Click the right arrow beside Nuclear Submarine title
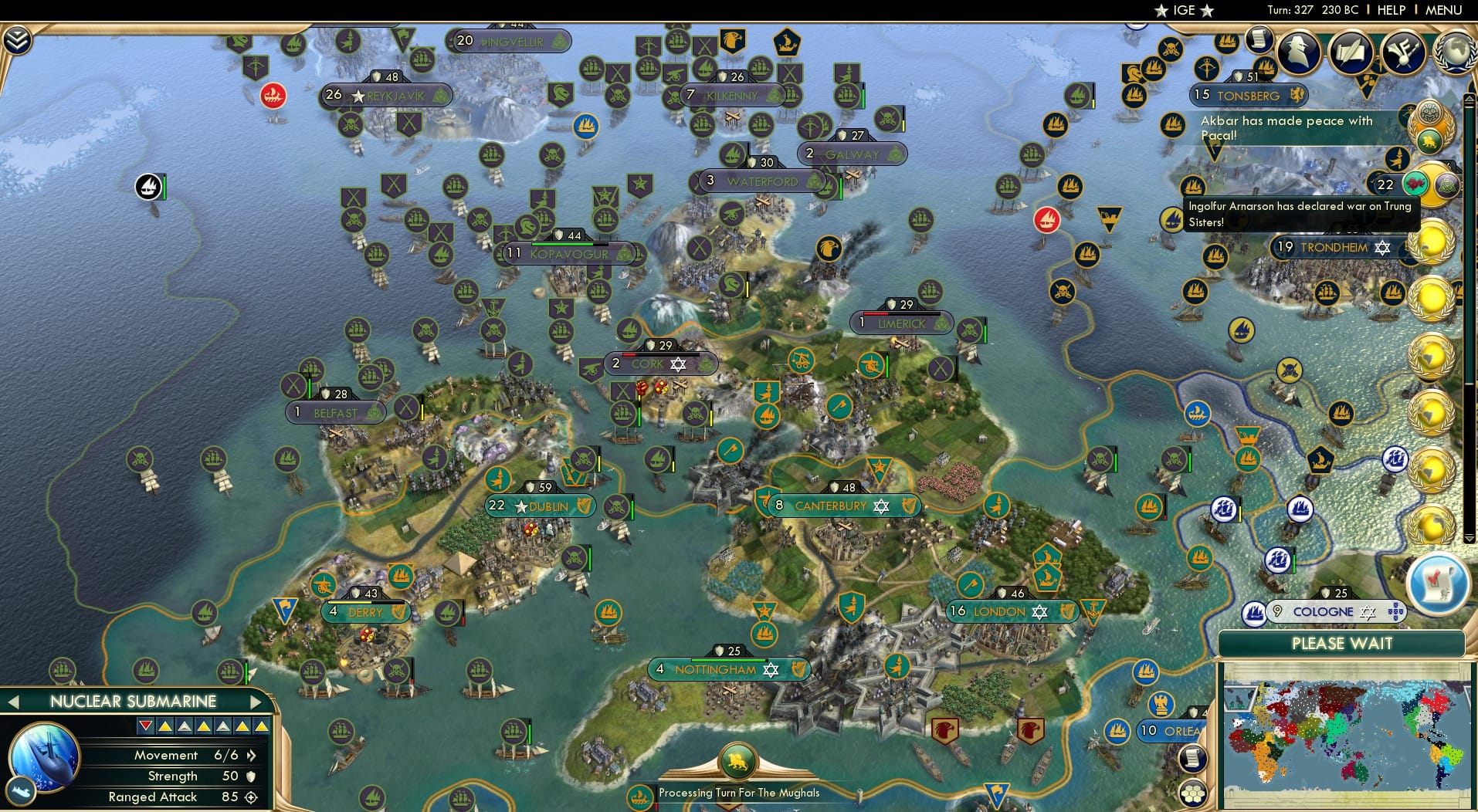This screenshot has width=1478, height=812. 255,701
